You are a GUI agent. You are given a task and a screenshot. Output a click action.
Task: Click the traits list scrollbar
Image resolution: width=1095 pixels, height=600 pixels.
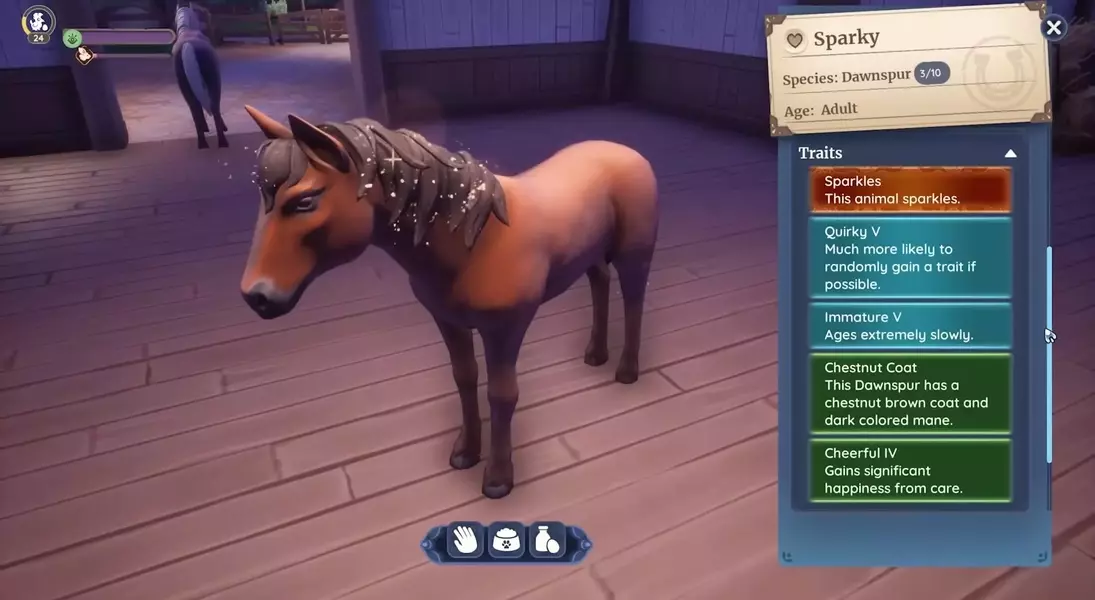[x=1049, y=355]
